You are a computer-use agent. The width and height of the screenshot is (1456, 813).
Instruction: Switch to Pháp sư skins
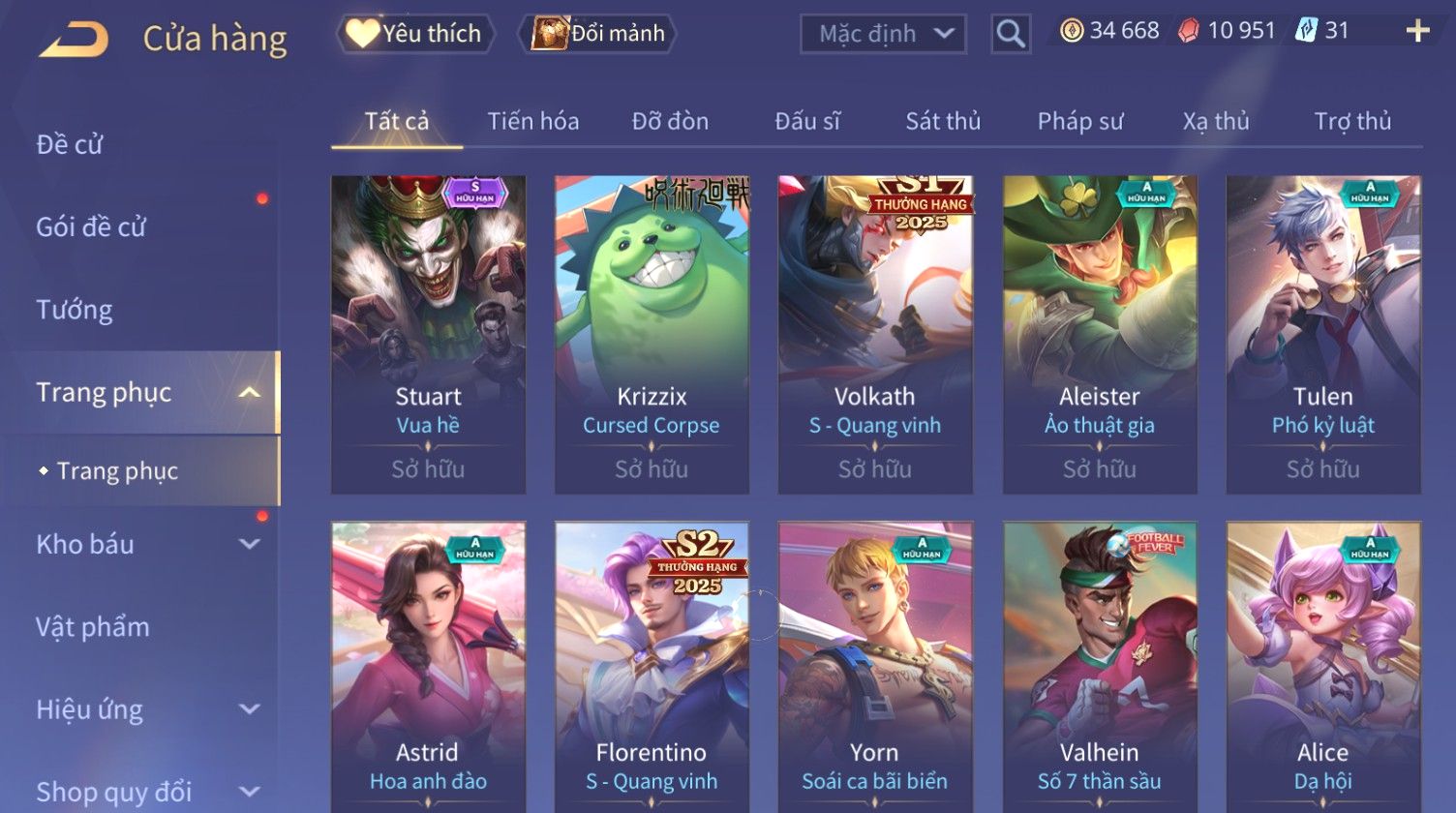point(1079,121)
